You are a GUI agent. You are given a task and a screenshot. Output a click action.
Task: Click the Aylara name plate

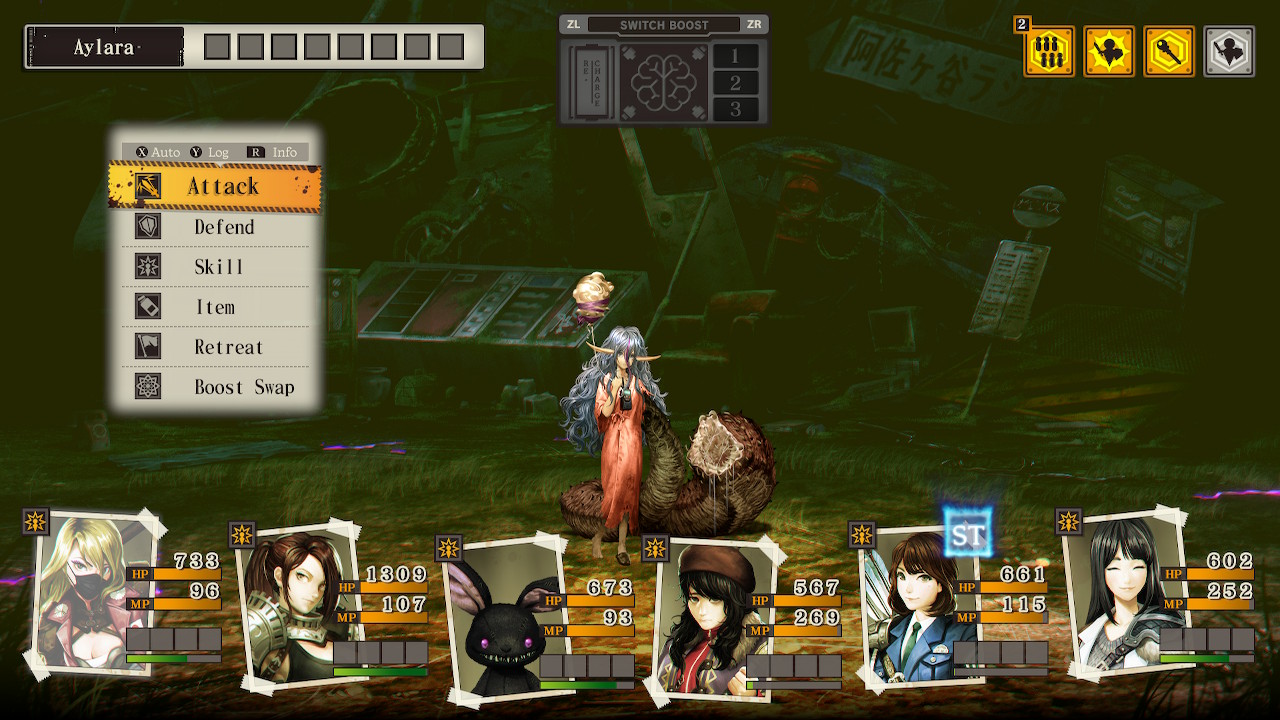pyautogui.click(x=105, y=47)
